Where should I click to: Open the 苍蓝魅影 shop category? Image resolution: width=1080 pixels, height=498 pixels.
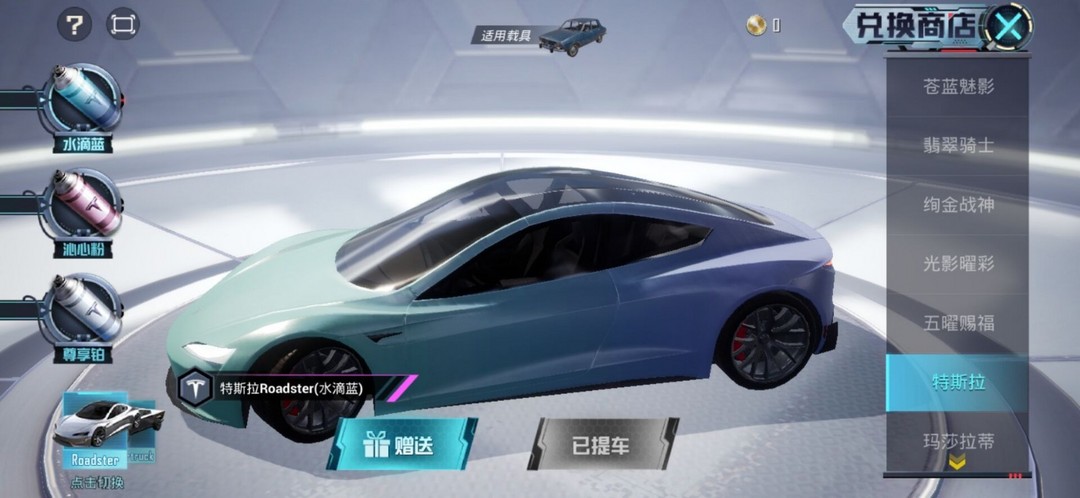(957, 86)
